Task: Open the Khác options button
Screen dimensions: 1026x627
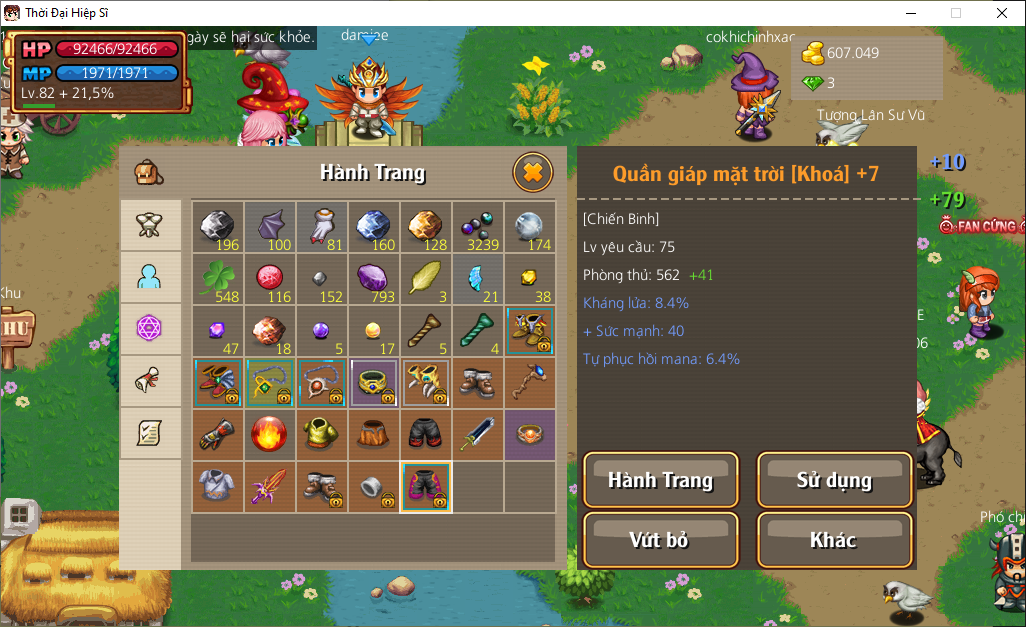Action: pyautogui.click(x=834, y=540)
